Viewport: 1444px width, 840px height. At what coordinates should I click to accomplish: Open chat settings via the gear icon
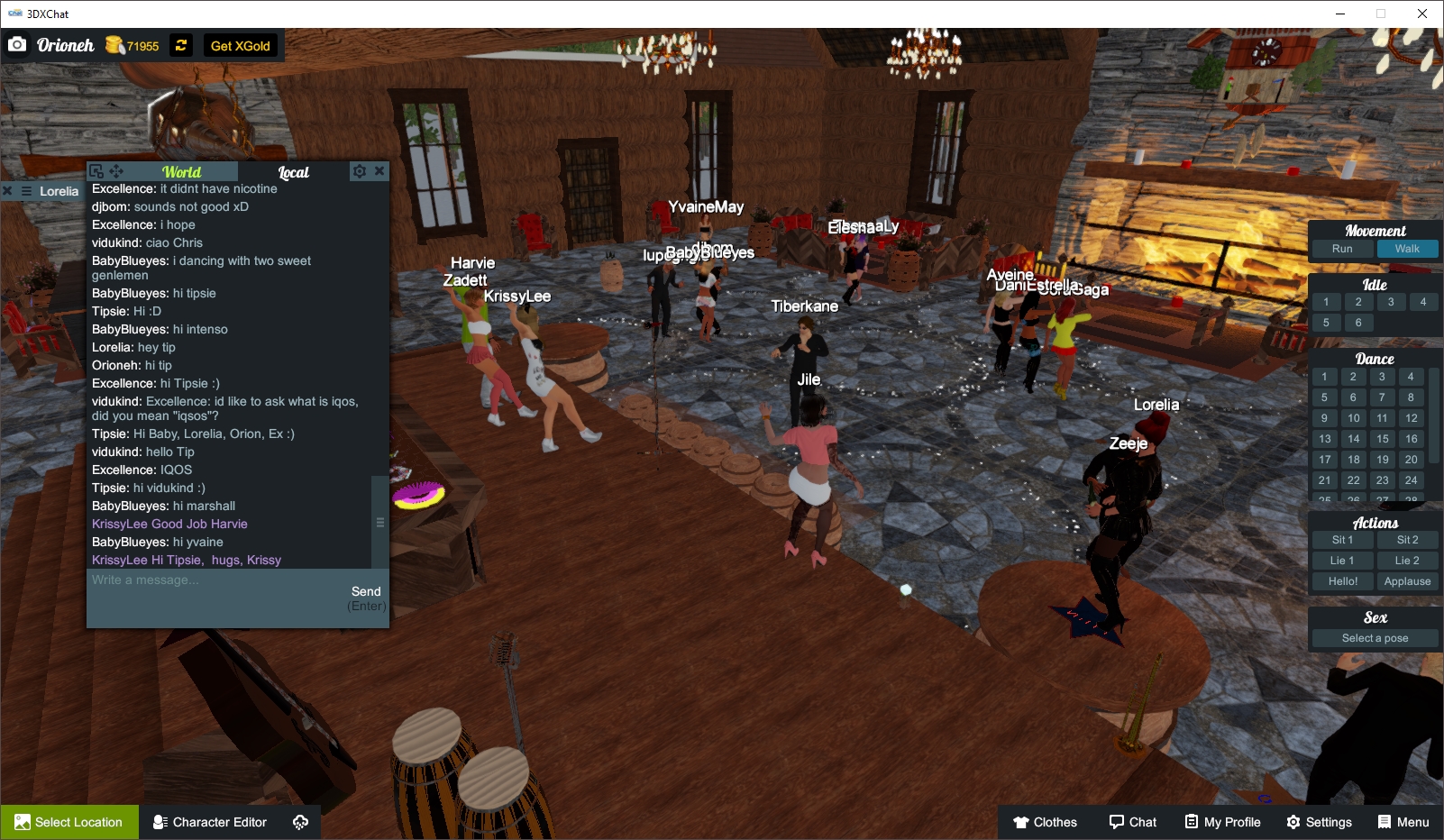point(359,170)
